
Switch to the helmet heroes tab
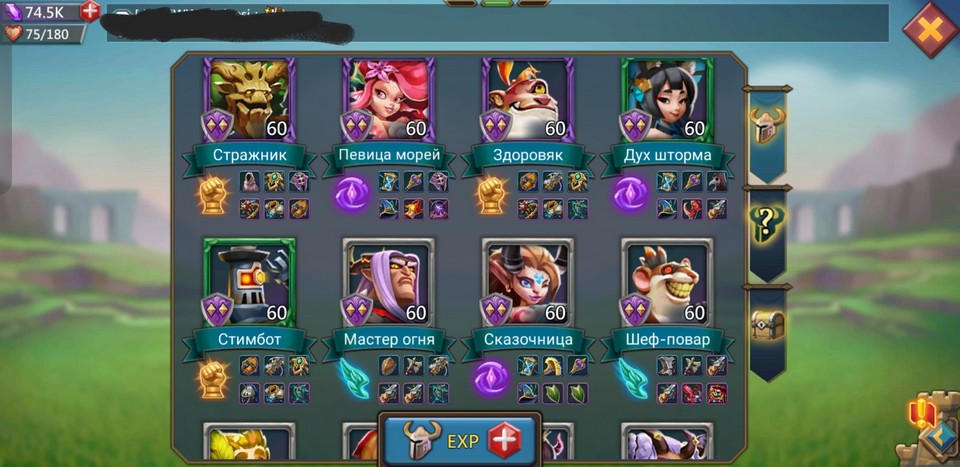pos(767,128)
